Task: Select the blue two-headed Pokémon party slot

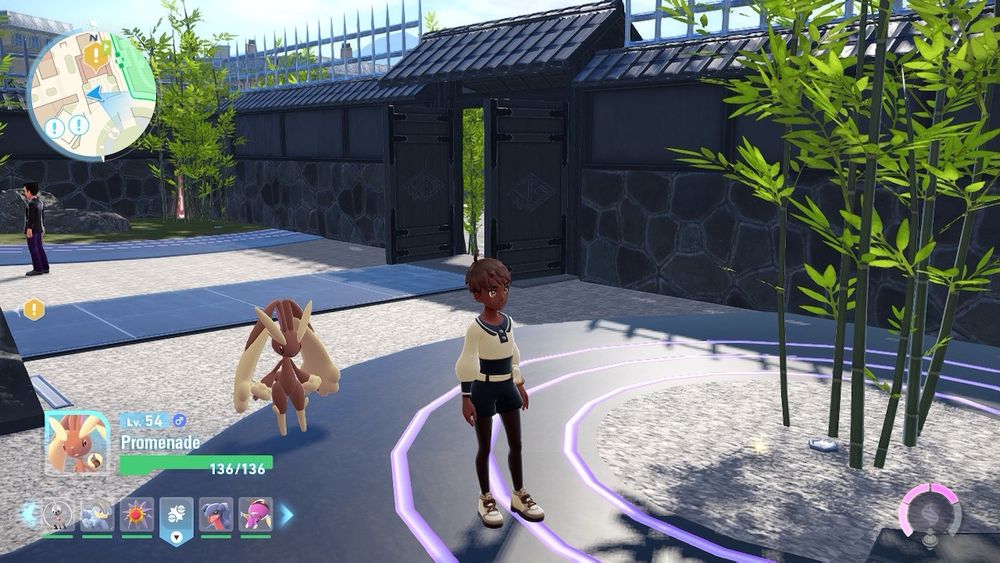Action: click(x=97, y=515)
